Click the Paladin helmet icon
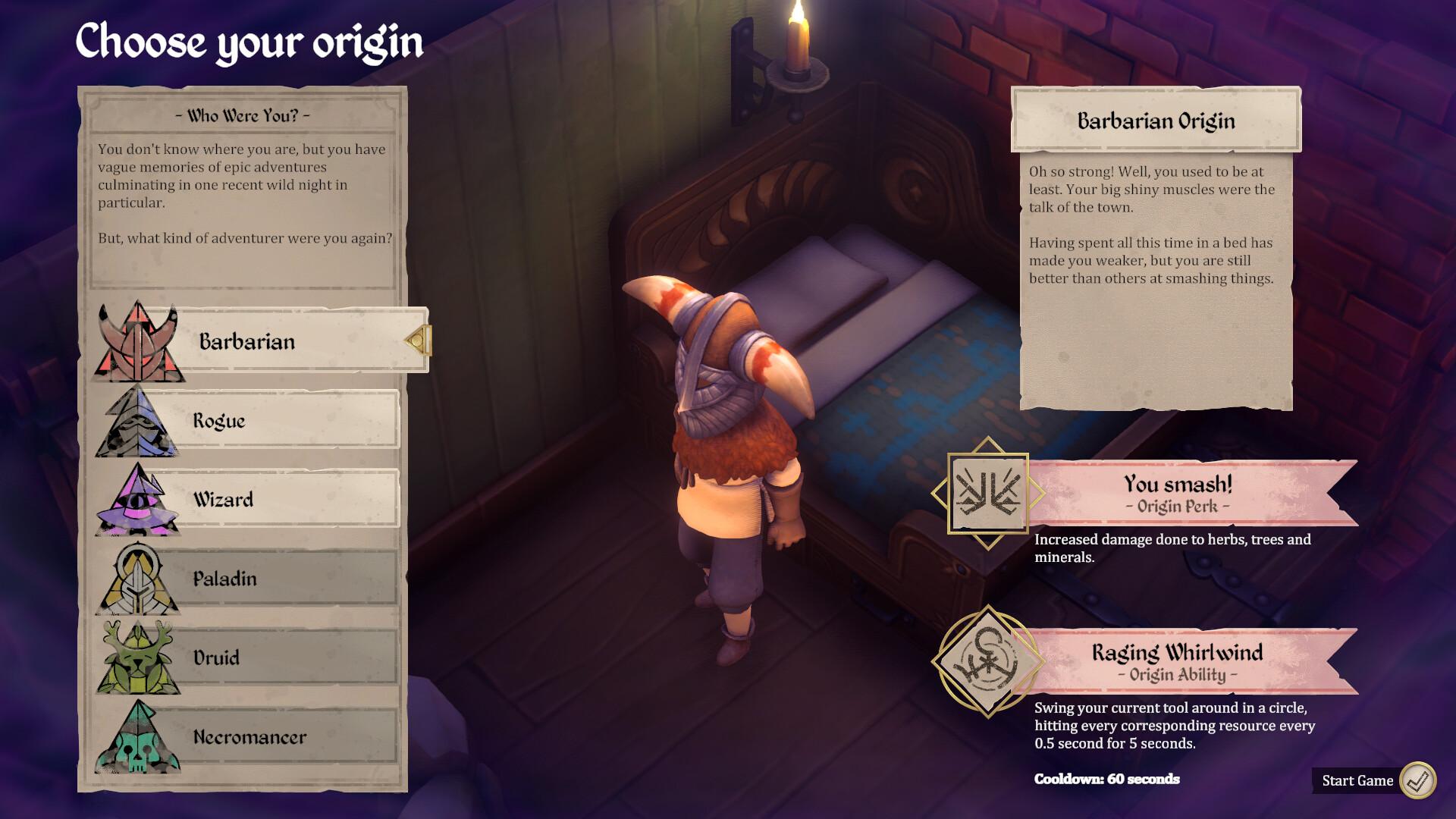This screenshot has width=1456, height=819. 138,578
